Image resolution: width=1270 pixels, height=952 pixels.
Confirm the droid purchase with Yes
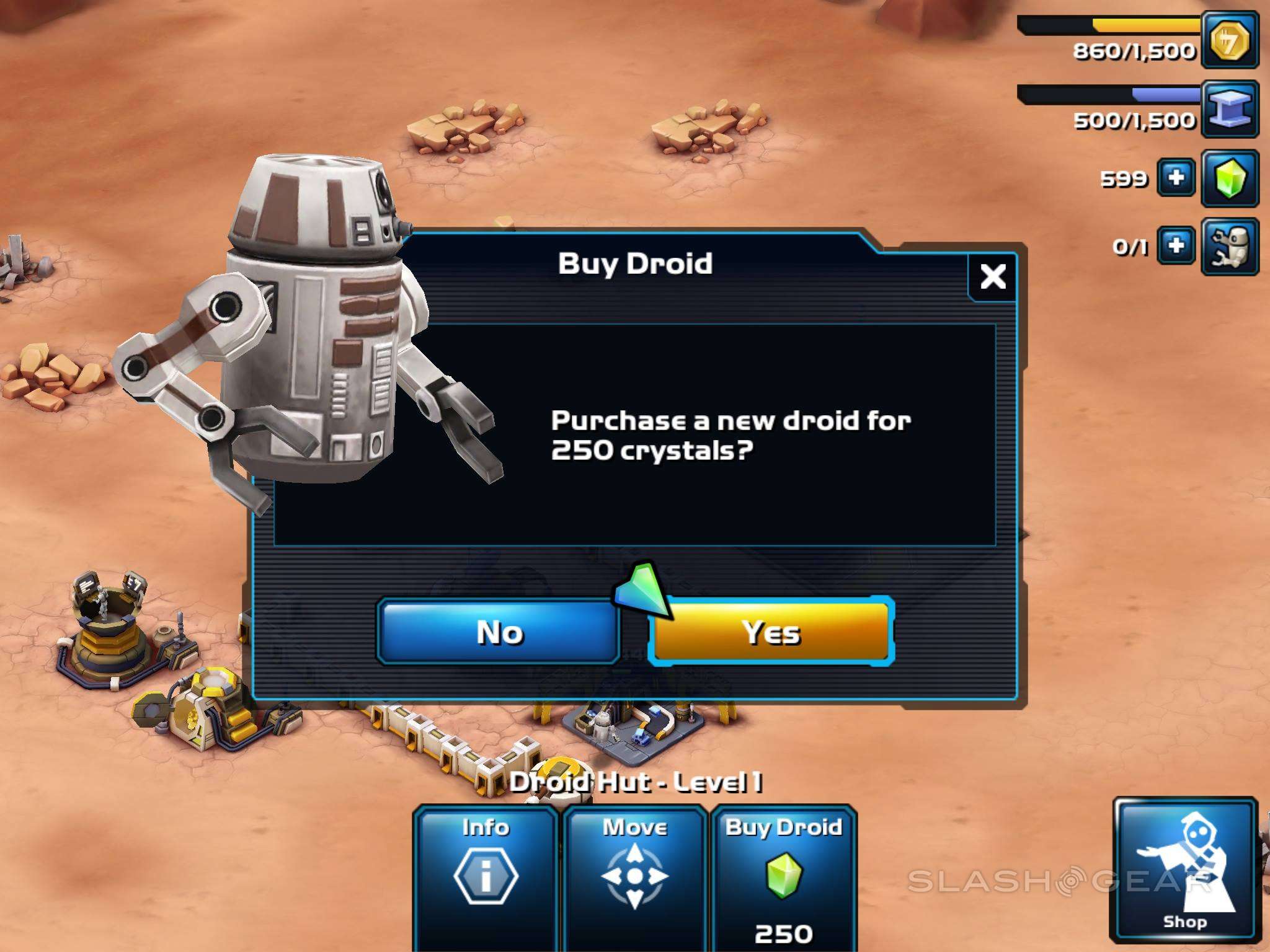point(771,632)
